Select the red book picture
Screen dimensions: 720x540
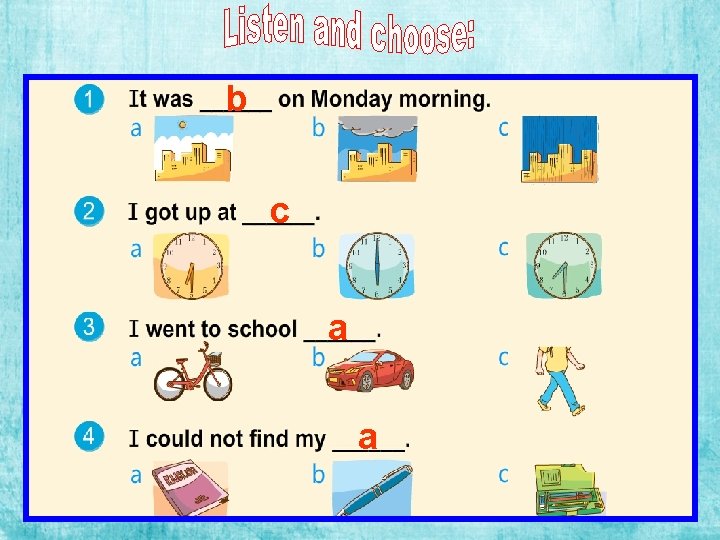pos(190,486)
